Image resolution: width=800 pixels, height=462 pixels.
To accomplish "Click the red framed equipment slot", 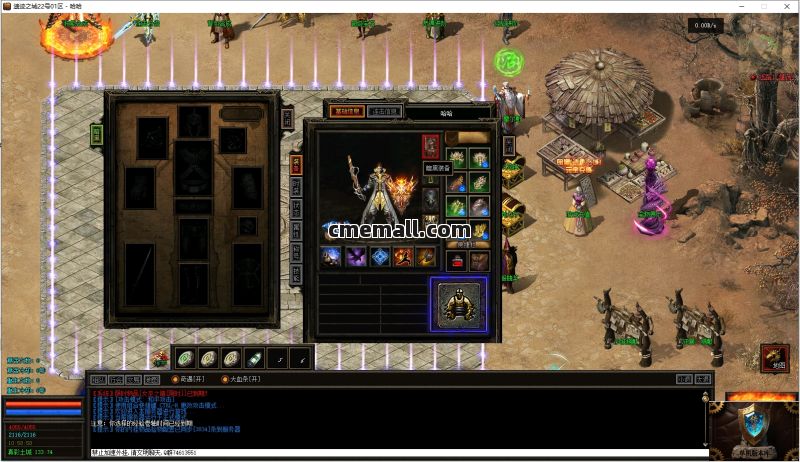I will pyautogui.click(x=430, y=148).
